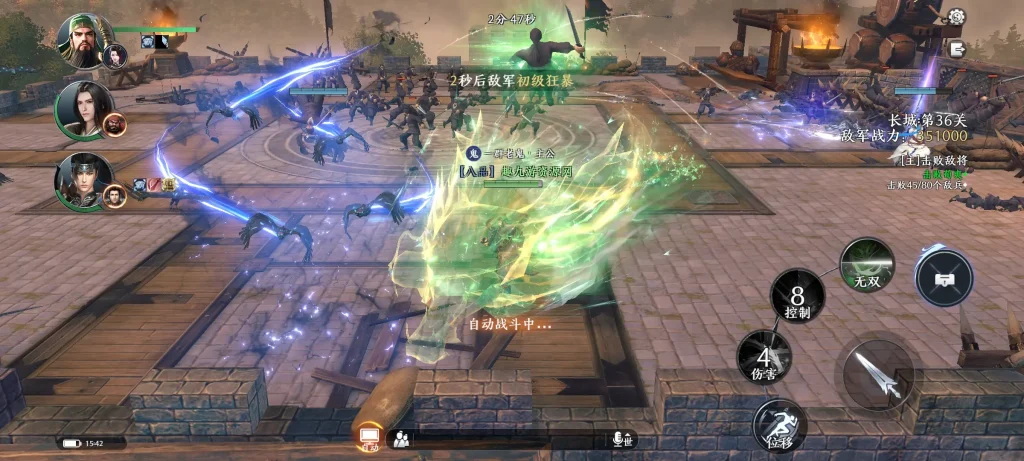
Task: Choose the headband warrior portrait
Action: (x=82, y=180)
